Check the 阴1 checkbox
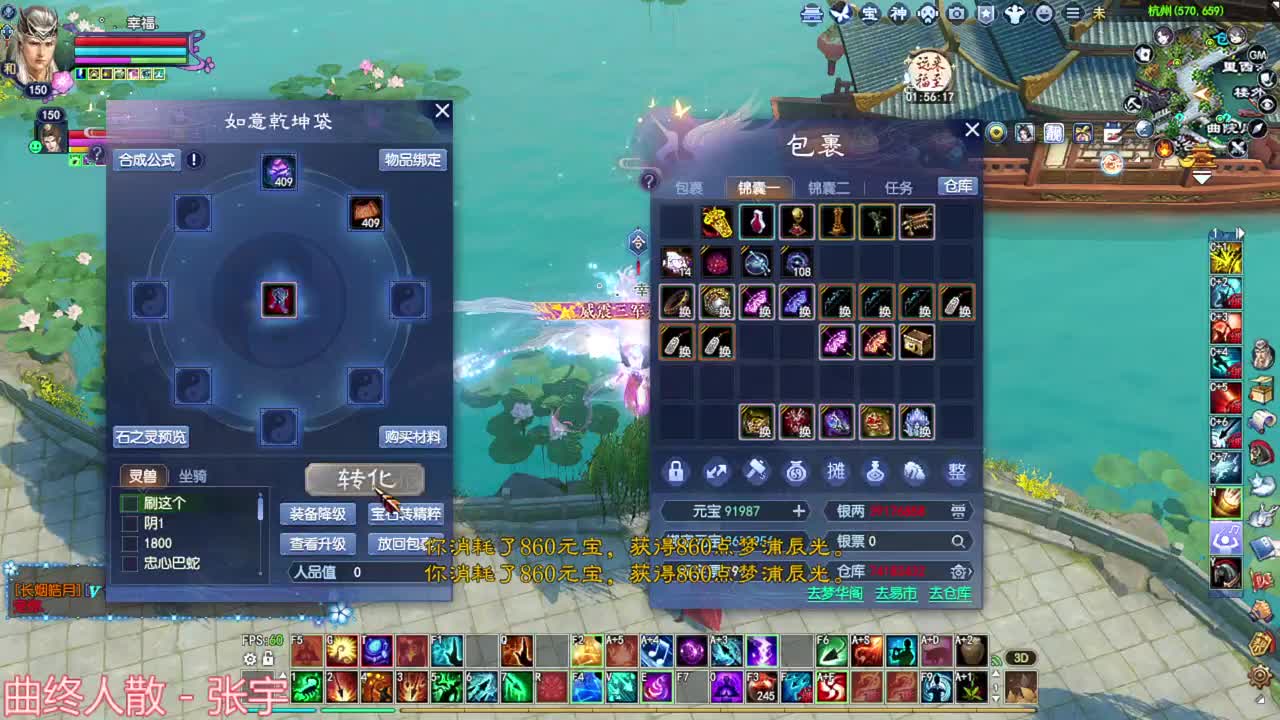The width and height of the screenshot is (1280, 720). [129, 524]
